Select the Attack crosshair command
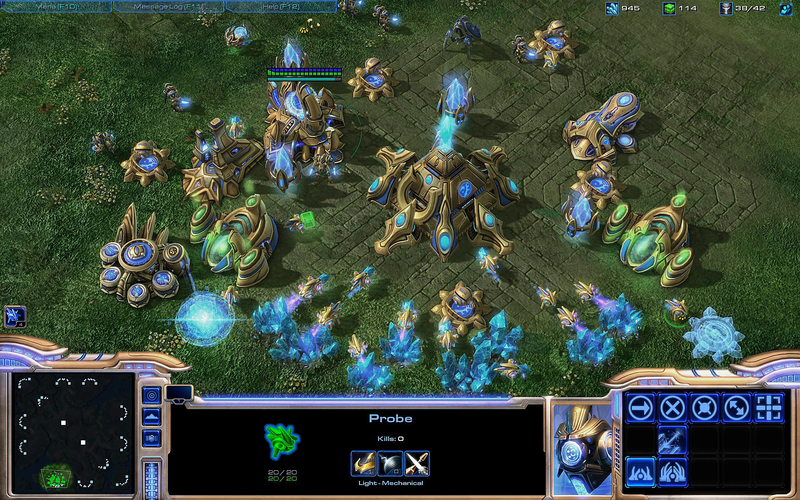Viewport: 800px width, 500px height. (x=769, y=407)
